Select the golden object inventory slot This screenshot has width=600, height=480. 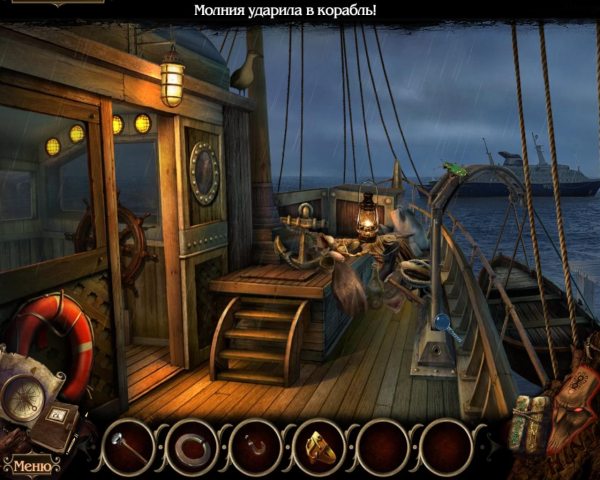[320, 445]
